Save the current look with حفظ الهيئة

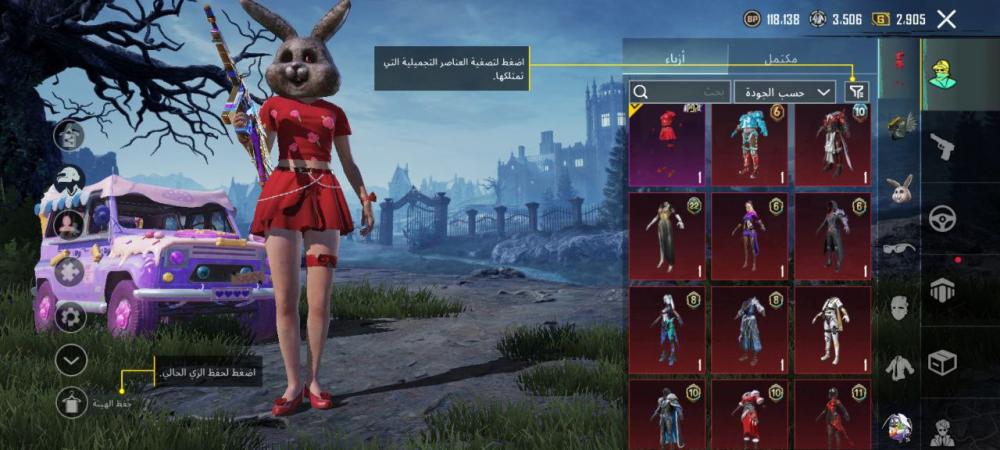click(71, 402)
